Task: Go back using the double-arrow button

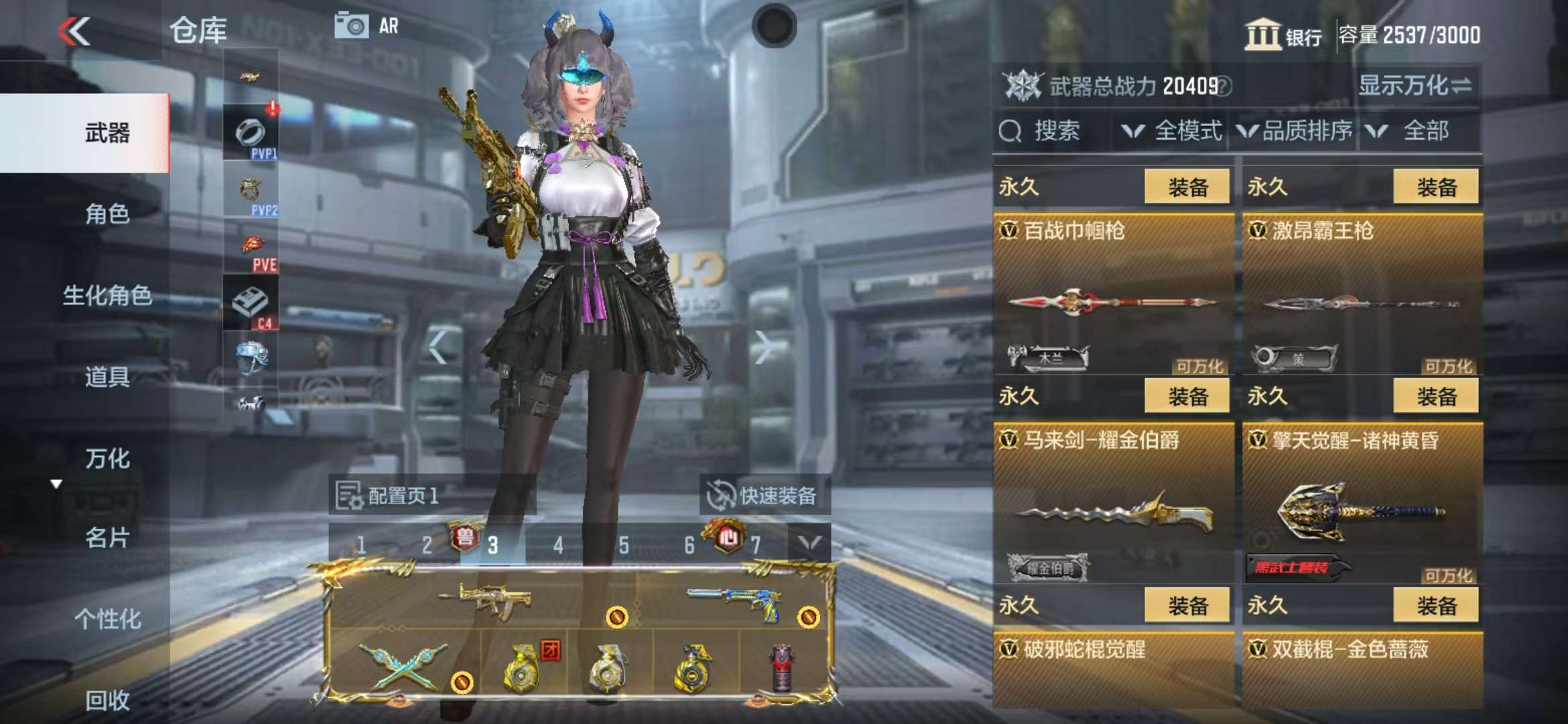Action: pos(74,32)
